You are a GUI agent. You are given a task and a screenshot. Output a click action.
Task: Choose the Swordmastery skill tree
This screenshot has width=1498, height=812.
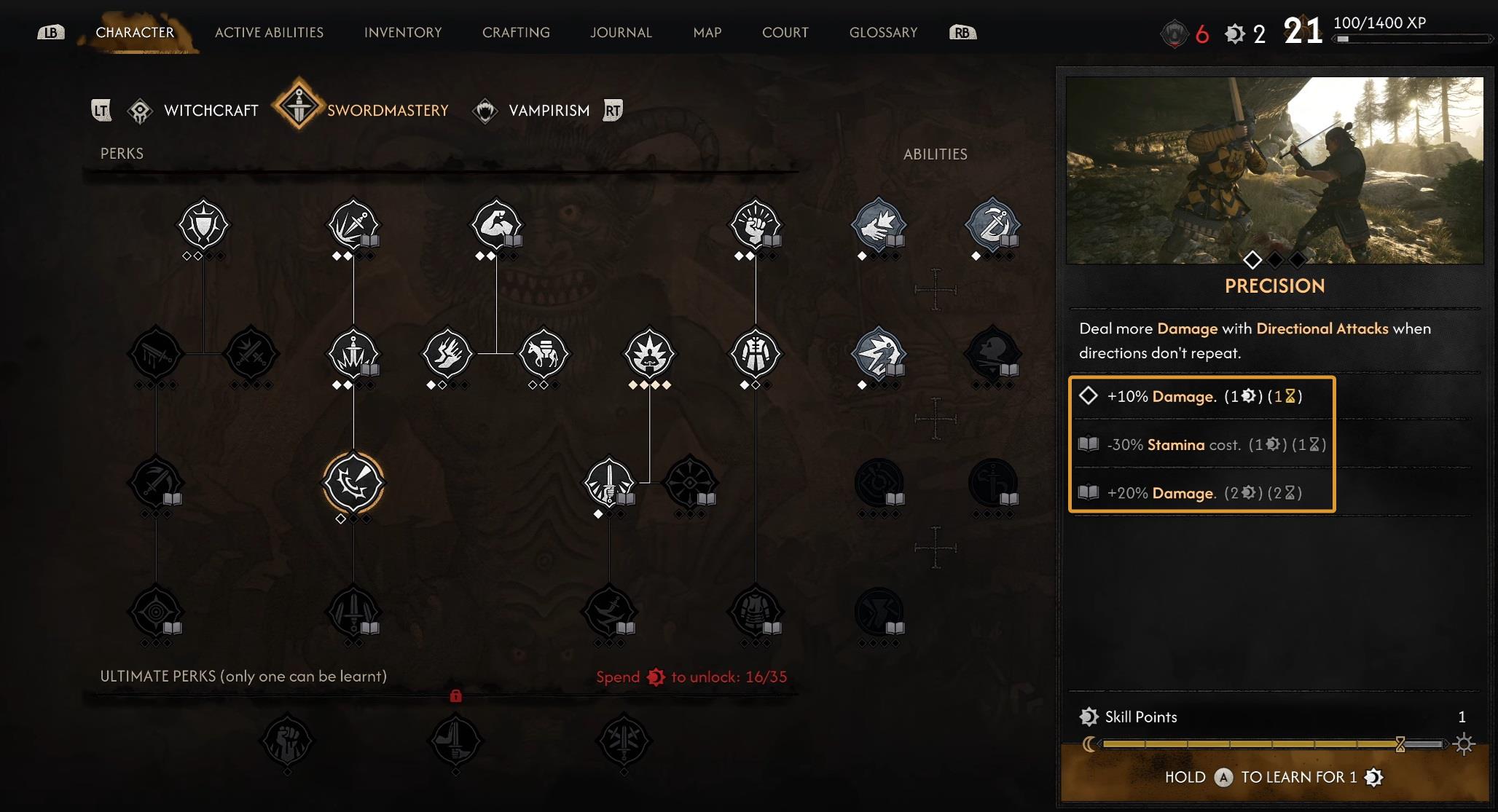click(x=387, y=111)
